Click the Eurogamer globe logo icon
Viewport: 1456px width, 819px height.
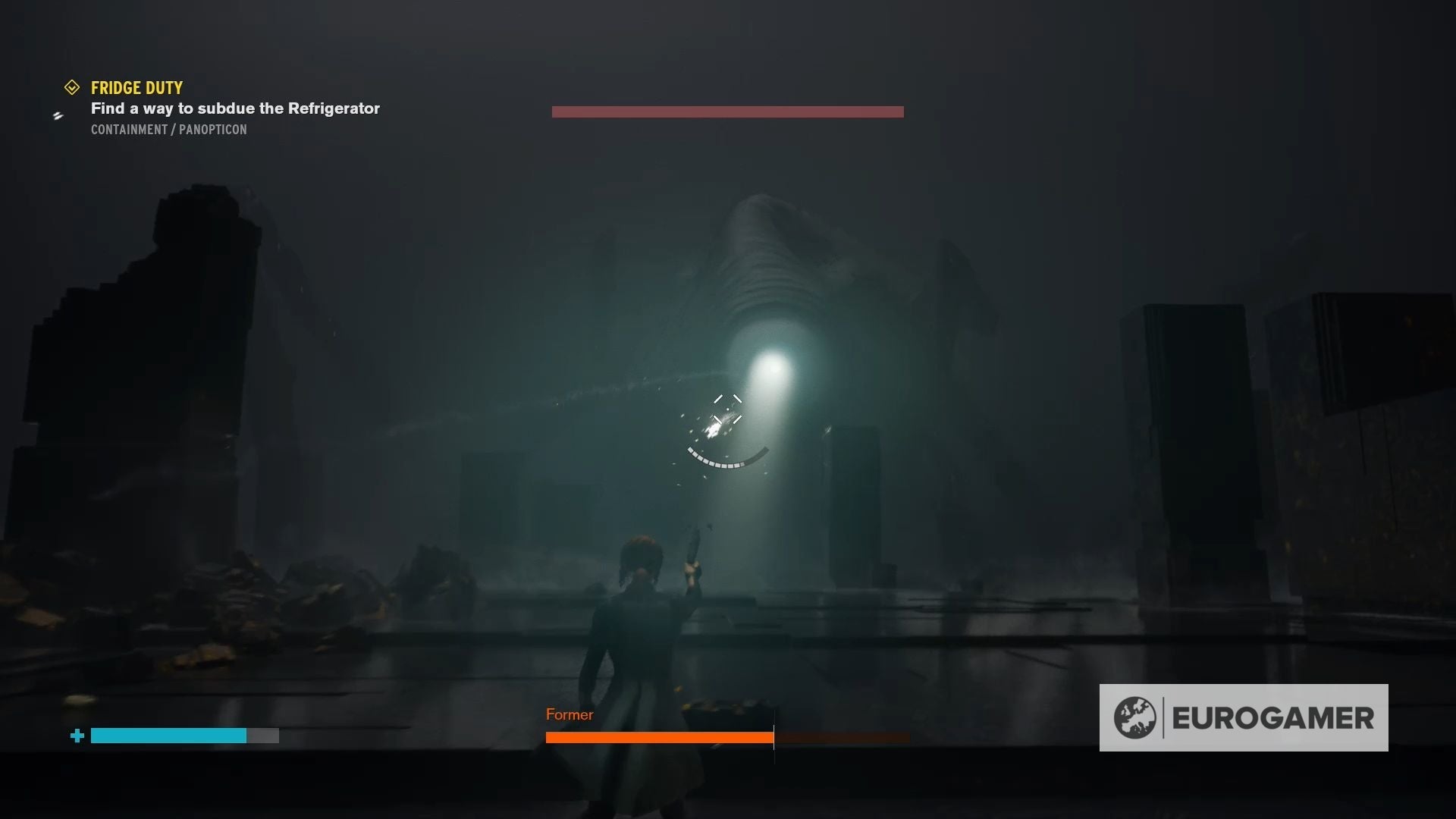click(1134, 716)
